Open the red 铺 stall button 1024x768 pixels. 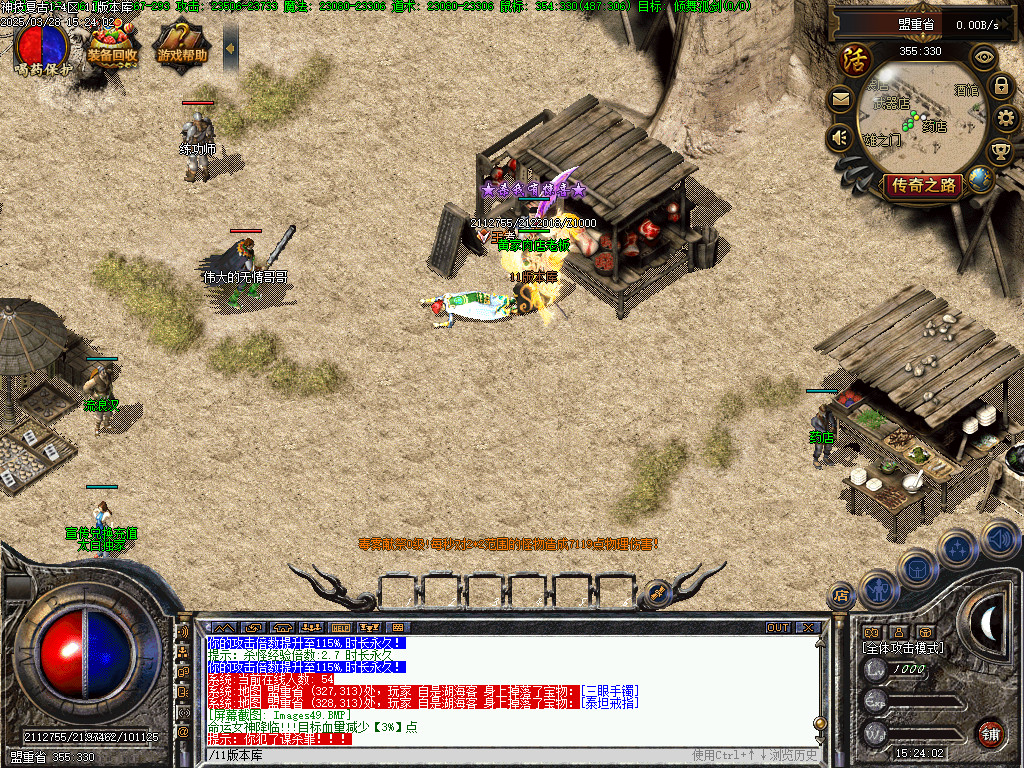coord(990,732)
